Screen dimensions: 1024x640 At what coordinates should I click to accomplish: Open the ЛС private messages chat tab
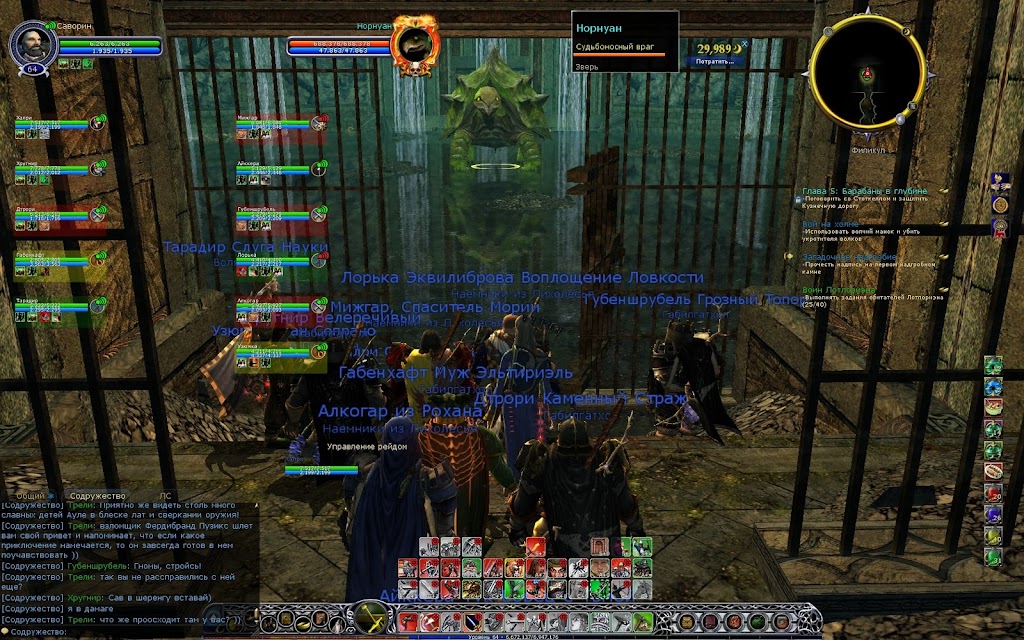(166, 496)
